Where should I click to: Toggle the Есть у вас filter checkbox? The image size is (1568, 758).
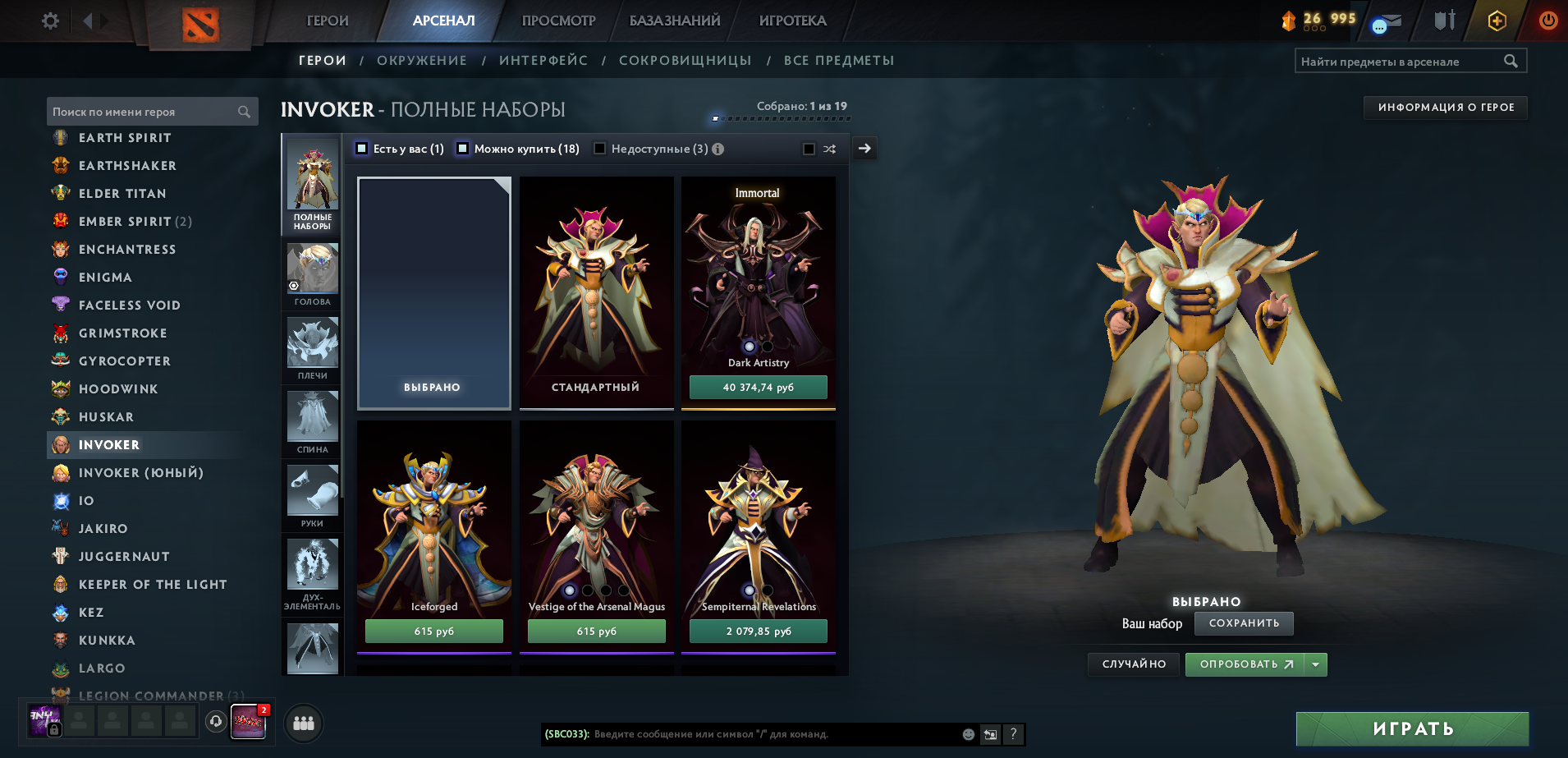[x=360, y=149]
